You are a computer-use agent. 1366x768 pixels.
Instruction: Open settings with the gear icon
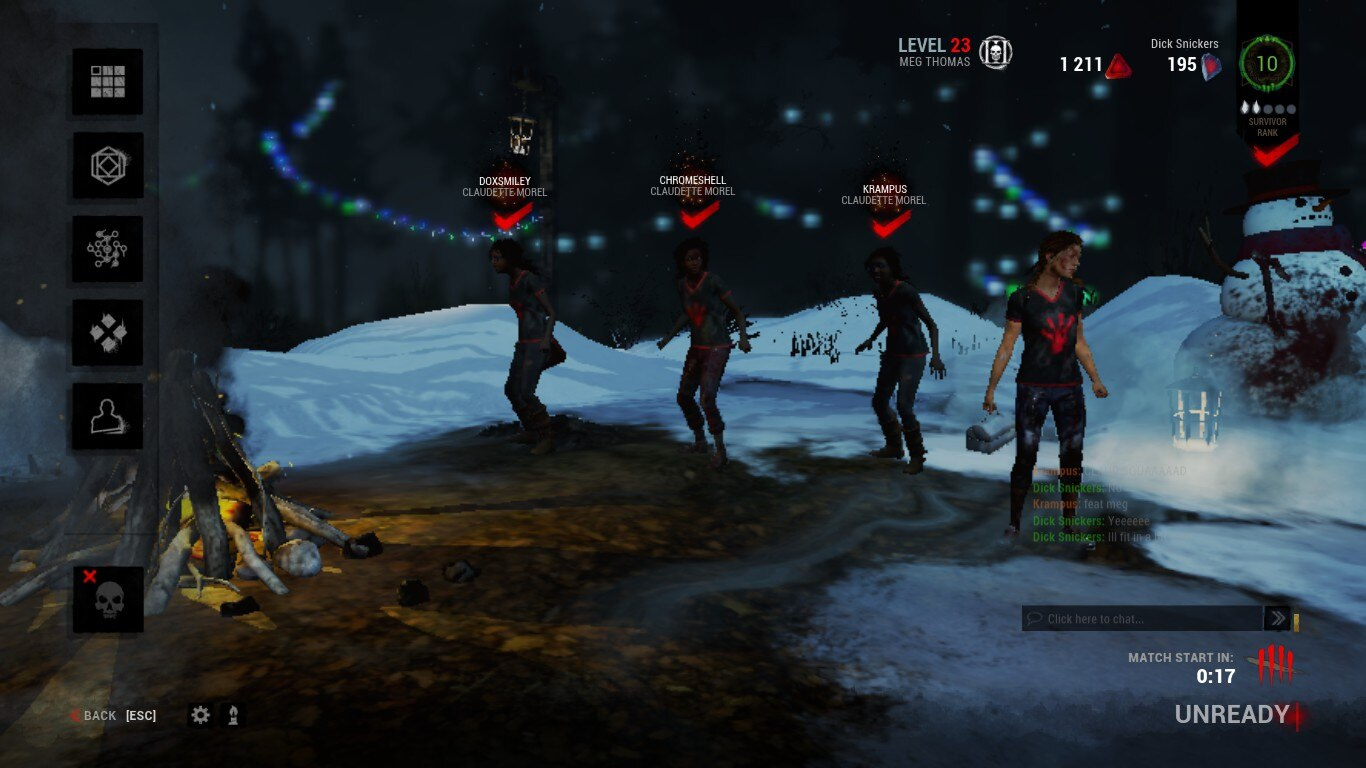coord(201,715)
